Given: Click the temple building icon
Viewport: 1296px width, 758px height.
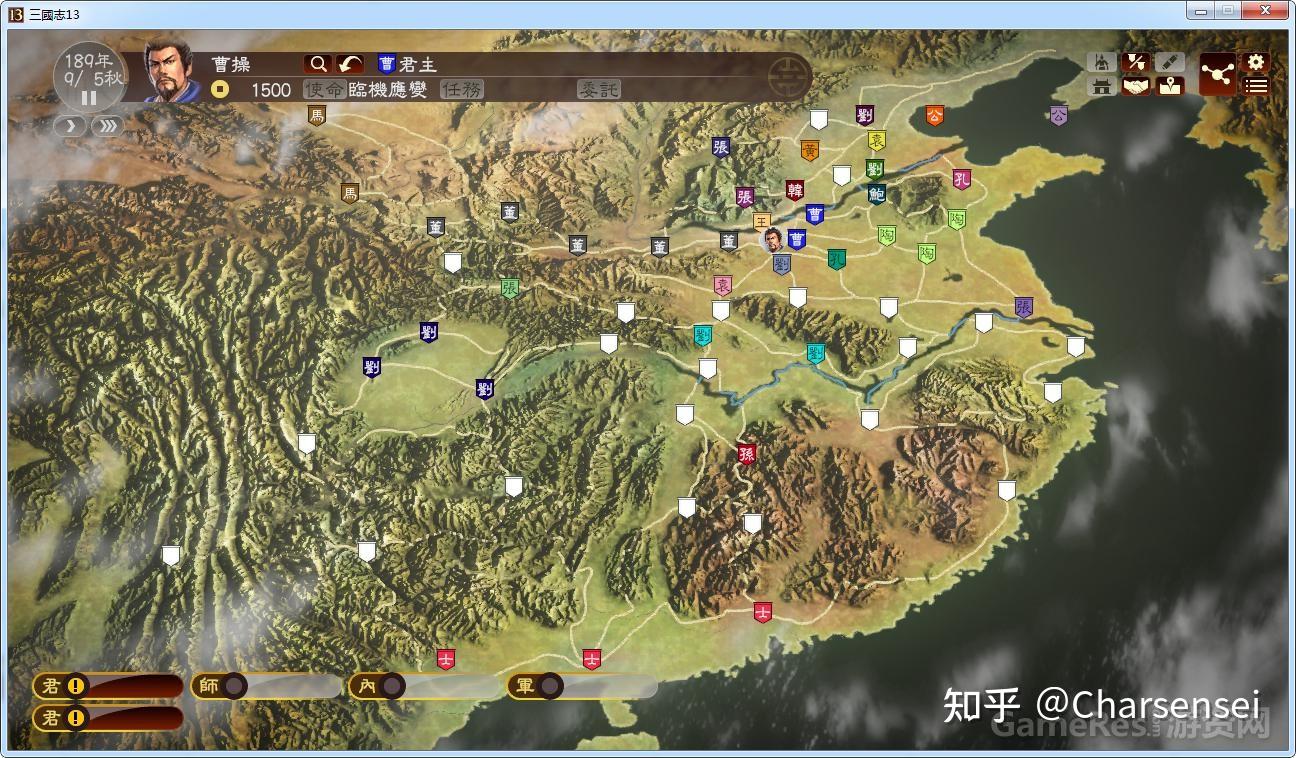Looking at the screenshot, I should [1102, 85].
